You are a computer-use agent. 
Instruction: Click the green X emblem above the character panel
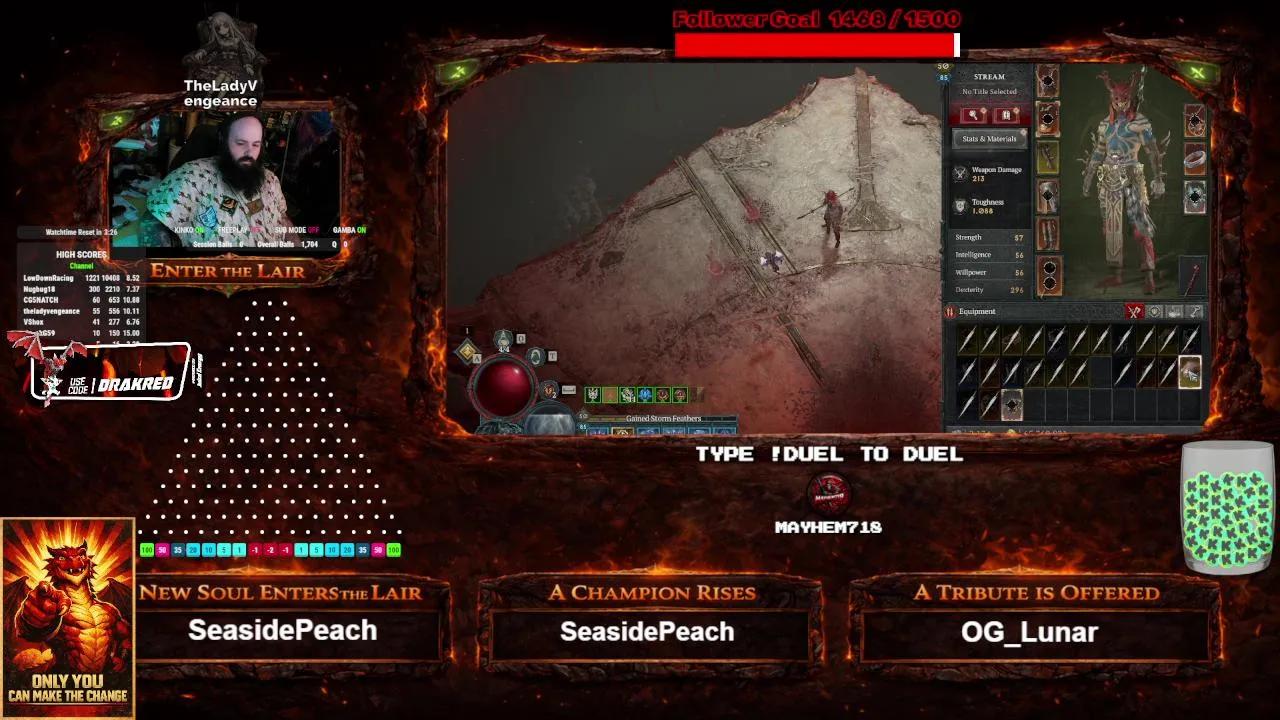coord(1196,71)
